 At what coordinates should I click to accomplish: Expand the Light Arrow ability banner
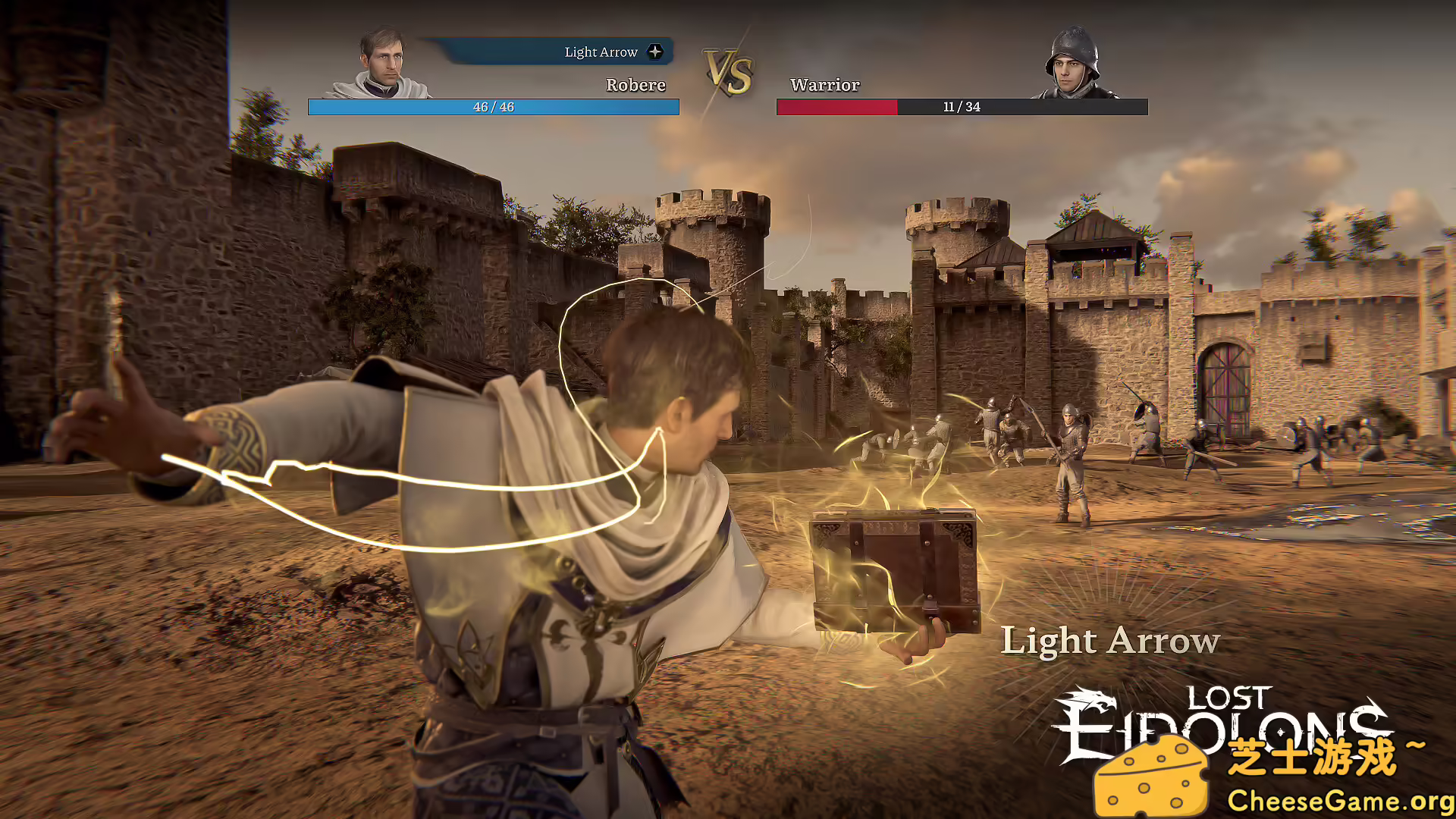599,52
